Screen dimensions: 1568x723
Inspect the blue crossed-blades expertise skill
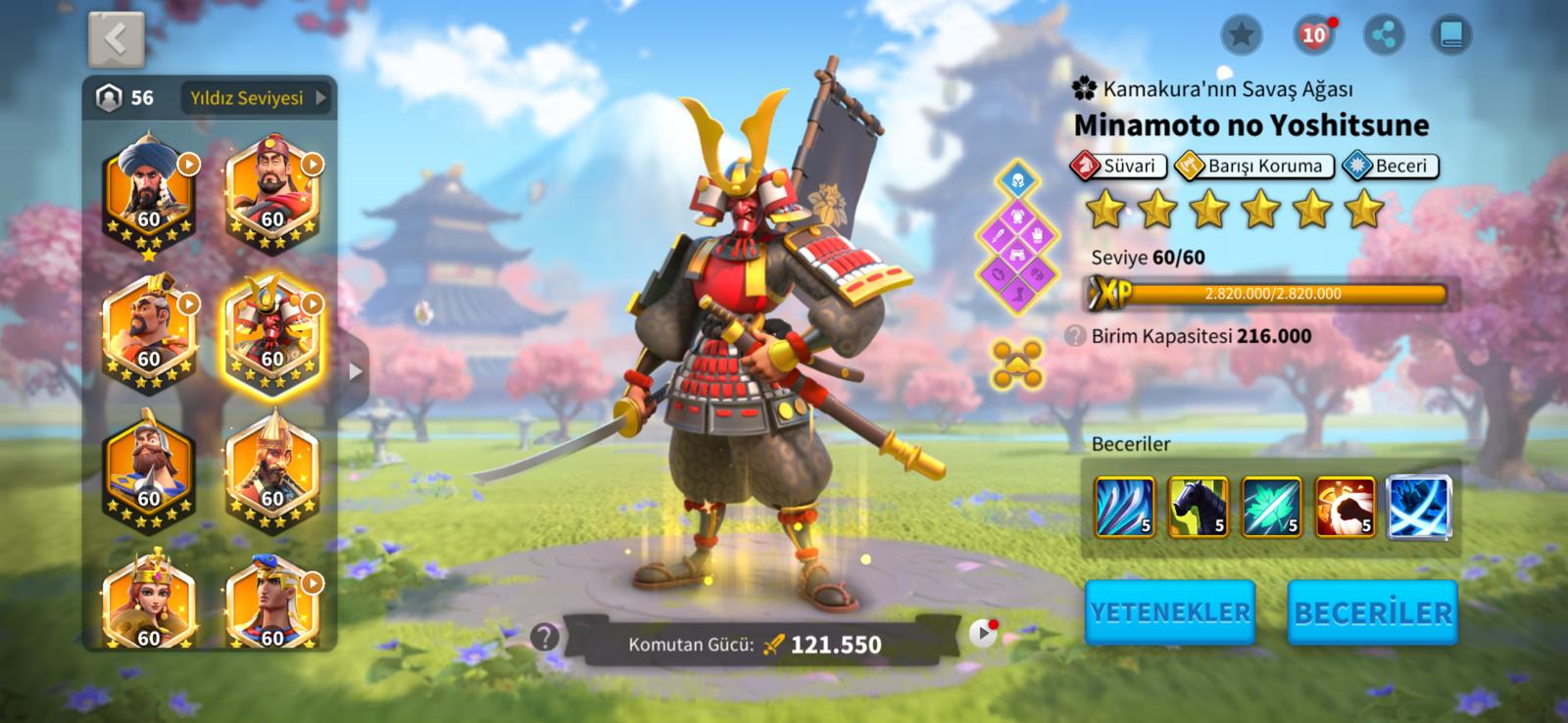1420,506
